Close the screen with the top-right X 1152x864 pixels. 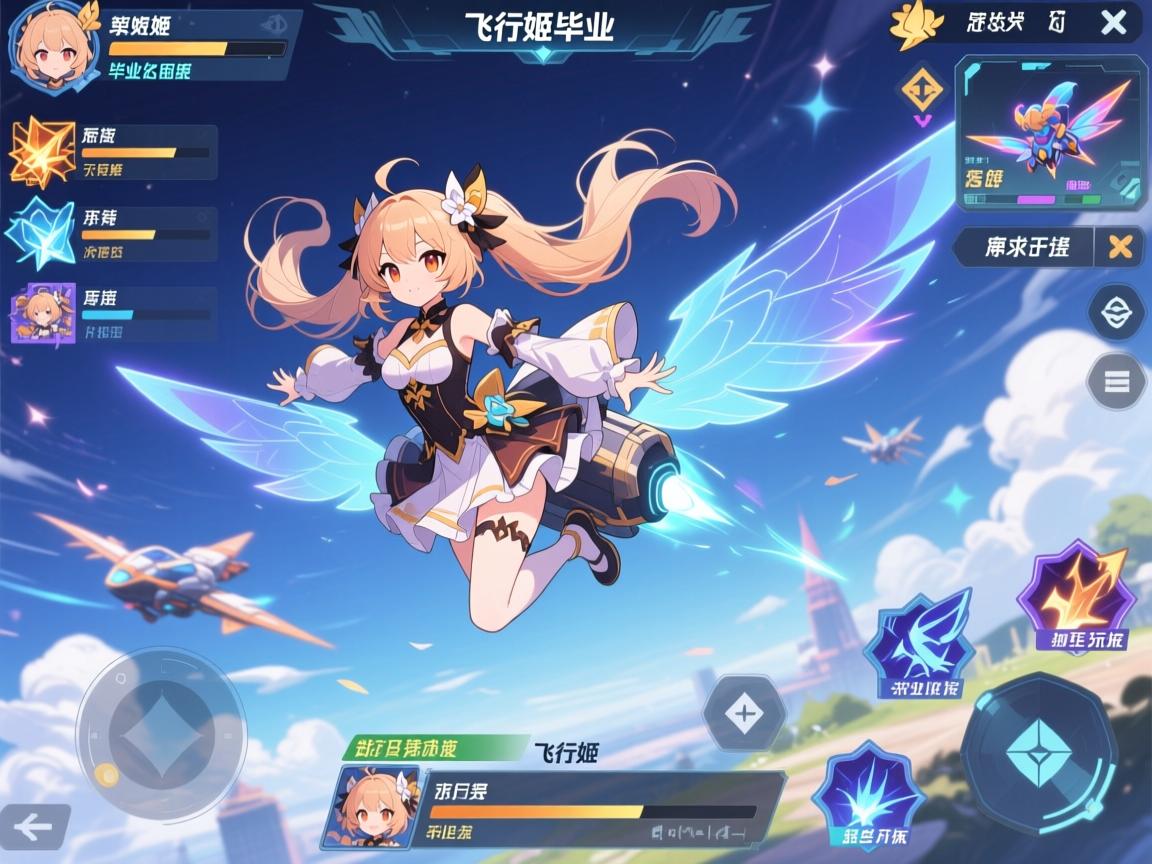(x=1113, y=23)
